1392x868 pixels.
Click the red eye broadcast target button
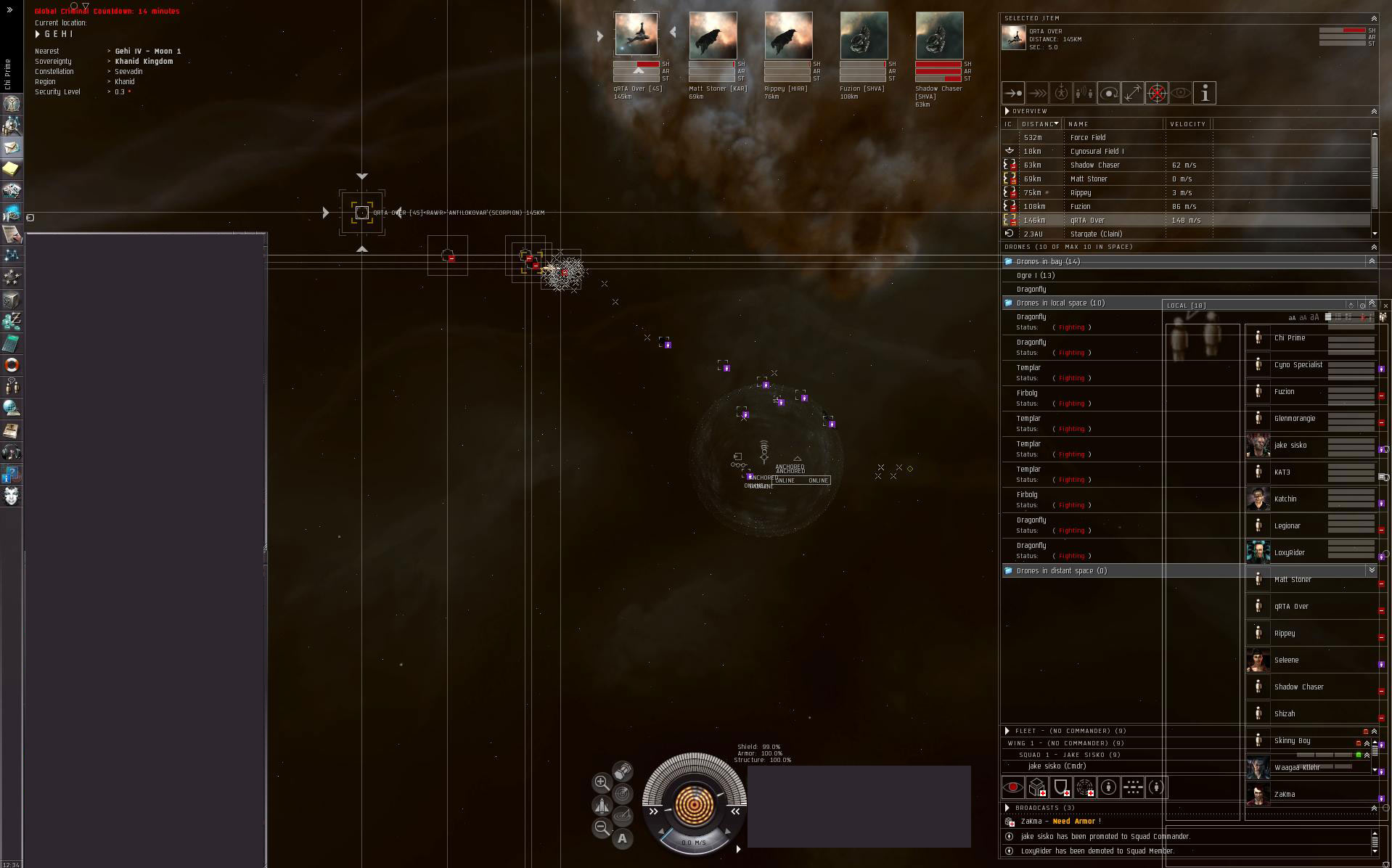[x=1013, y=787]
